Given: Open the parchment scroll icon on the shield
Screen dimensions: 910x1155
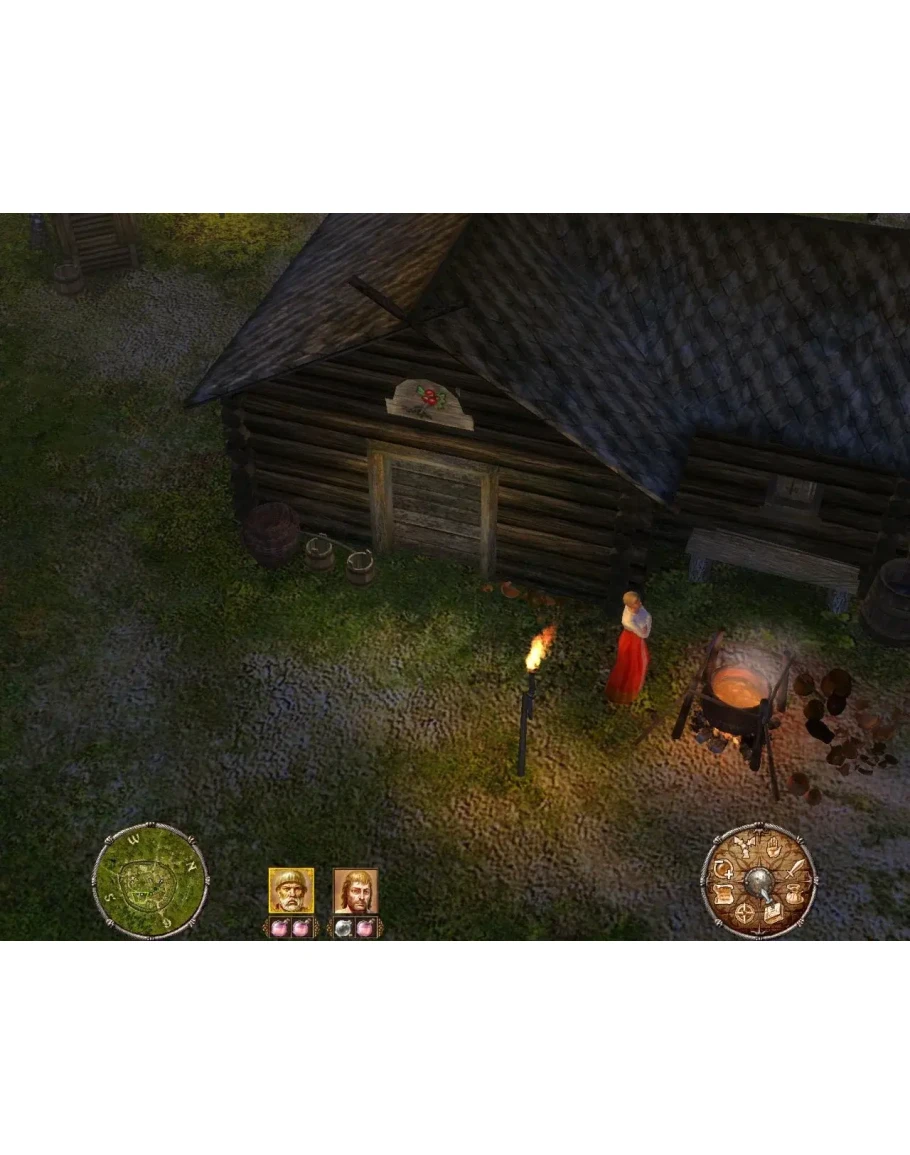Looking at the screenshot, I should tap(722, 893).
